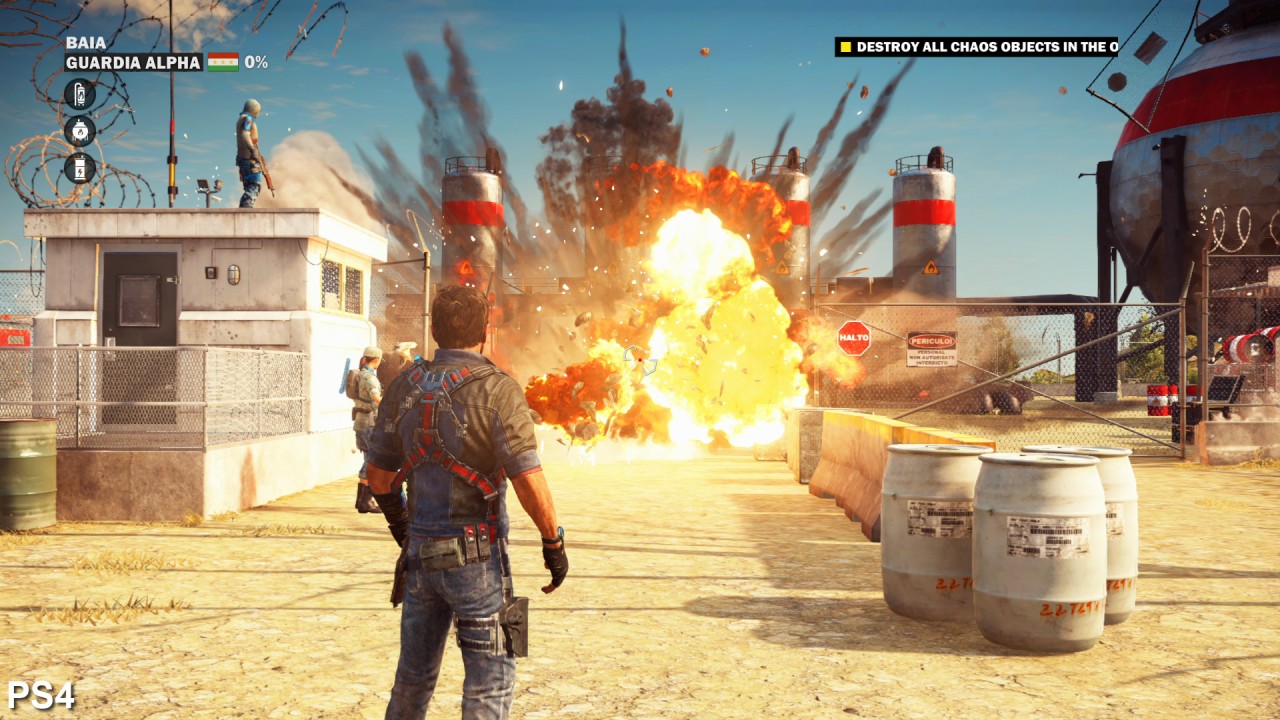The height and width of the screenshot is (720, 1280).
Task: Select the electrical transformer chaos object icon
Action: [80, 167]
